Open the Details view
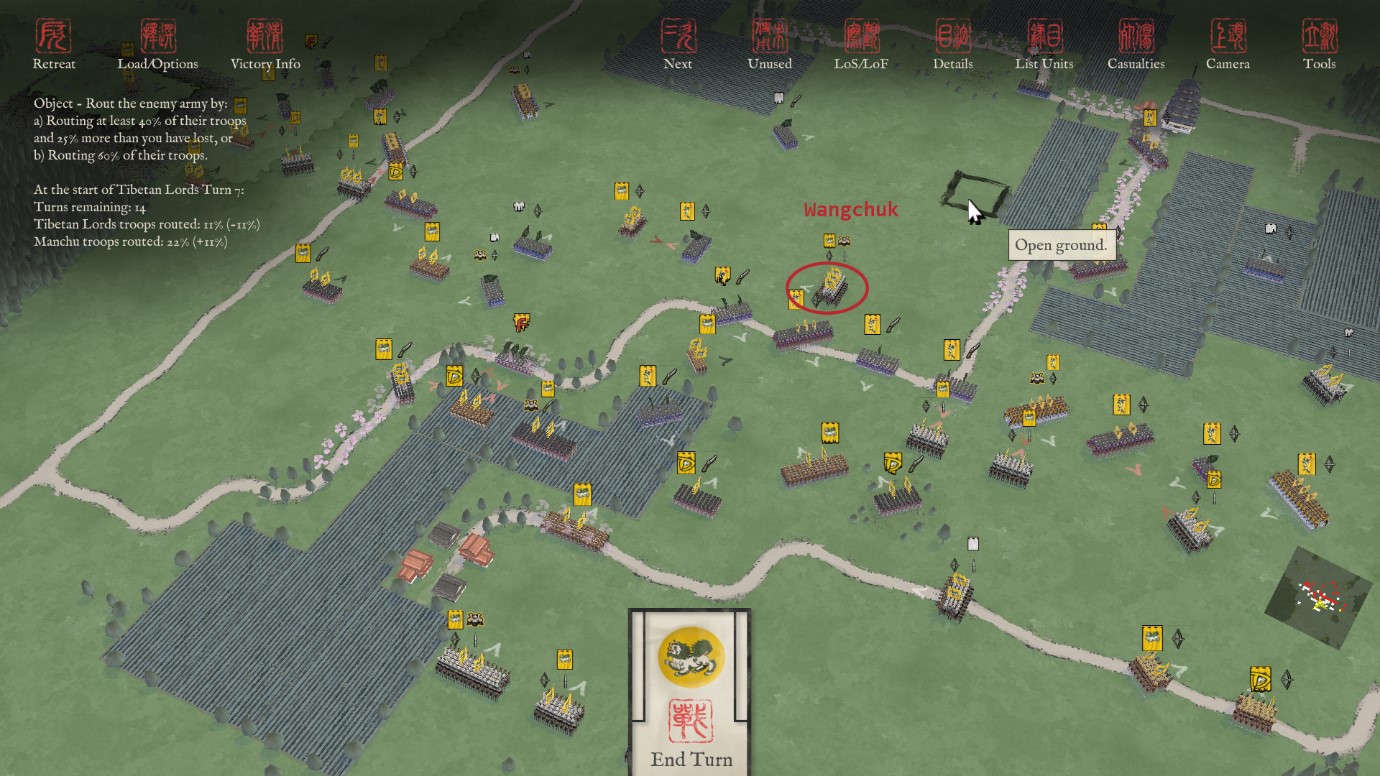 coord(953,45)
